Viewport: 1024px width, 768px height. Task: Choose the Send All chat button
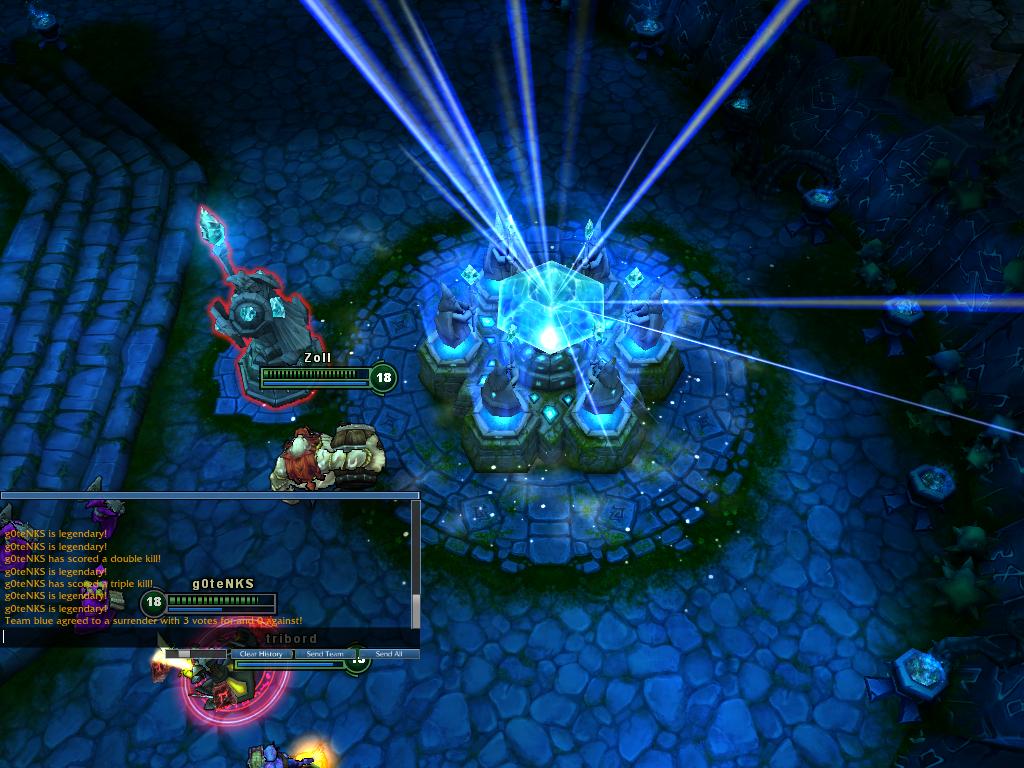[x=389, y=654]
